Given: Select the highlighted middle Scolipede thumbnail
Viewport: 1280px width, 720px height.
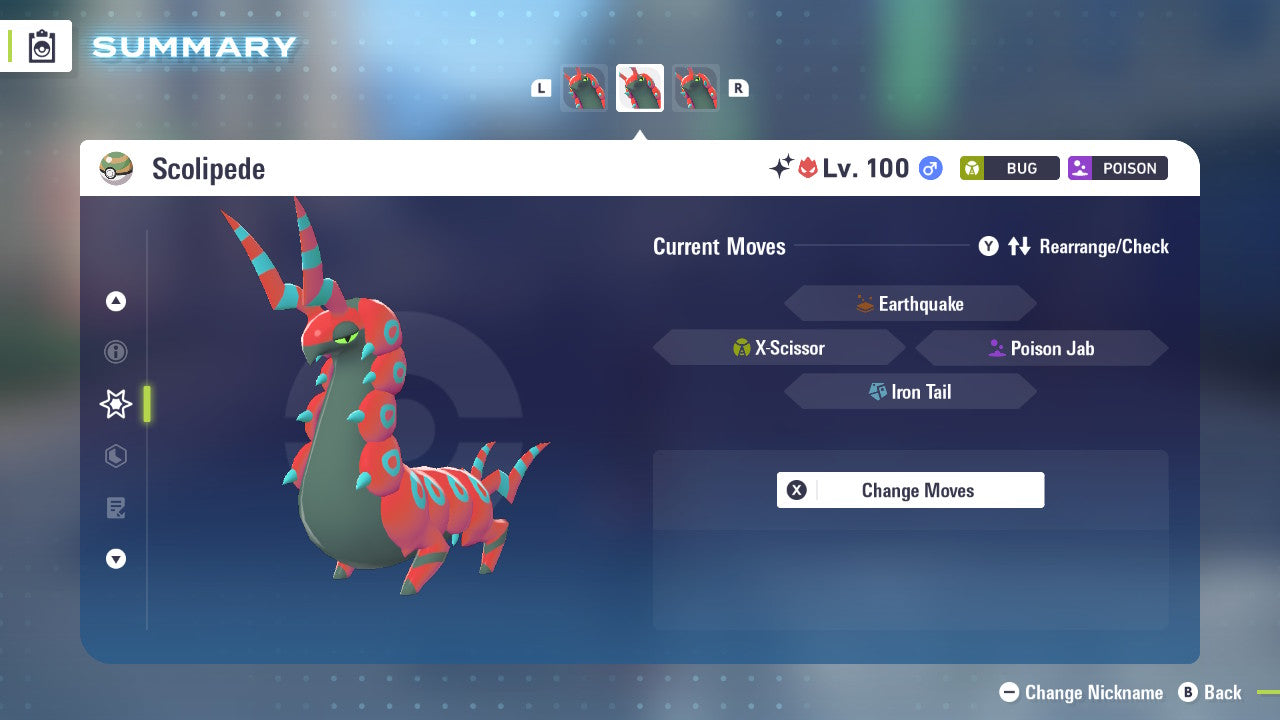Looking at the screenshot, I should [640, 87].
